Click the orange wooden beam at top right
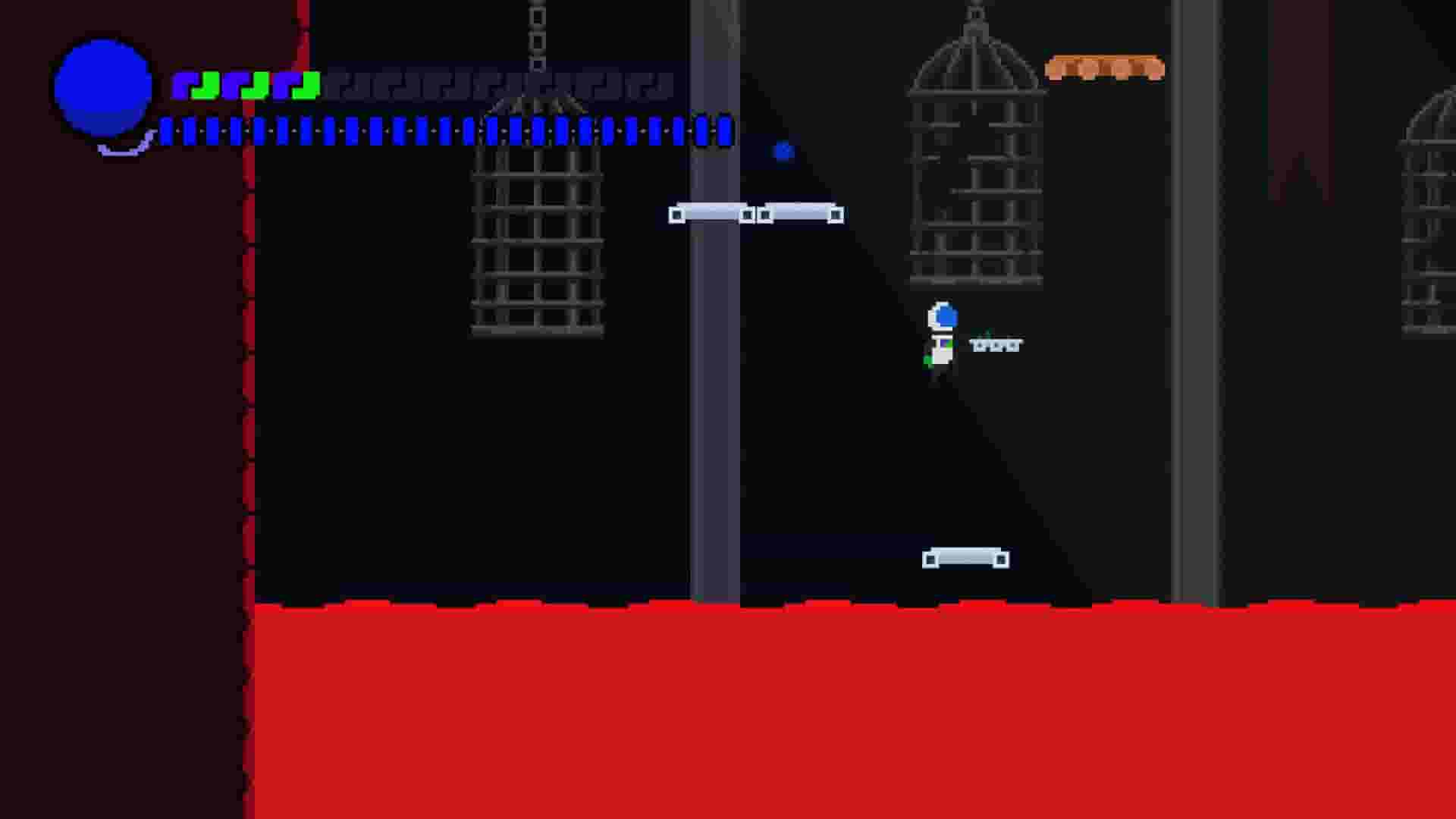This screenshot has width=1456, height=819. 1105,68
